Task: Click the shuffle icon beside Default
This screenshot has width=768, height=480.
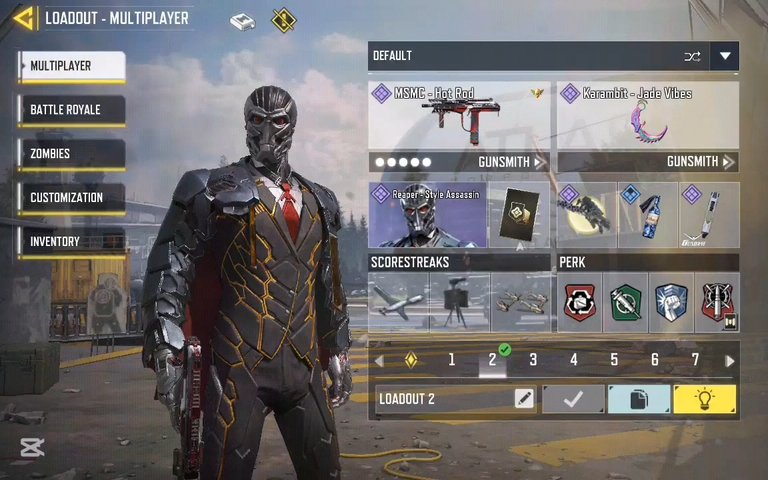Action: tap(692, 56)
